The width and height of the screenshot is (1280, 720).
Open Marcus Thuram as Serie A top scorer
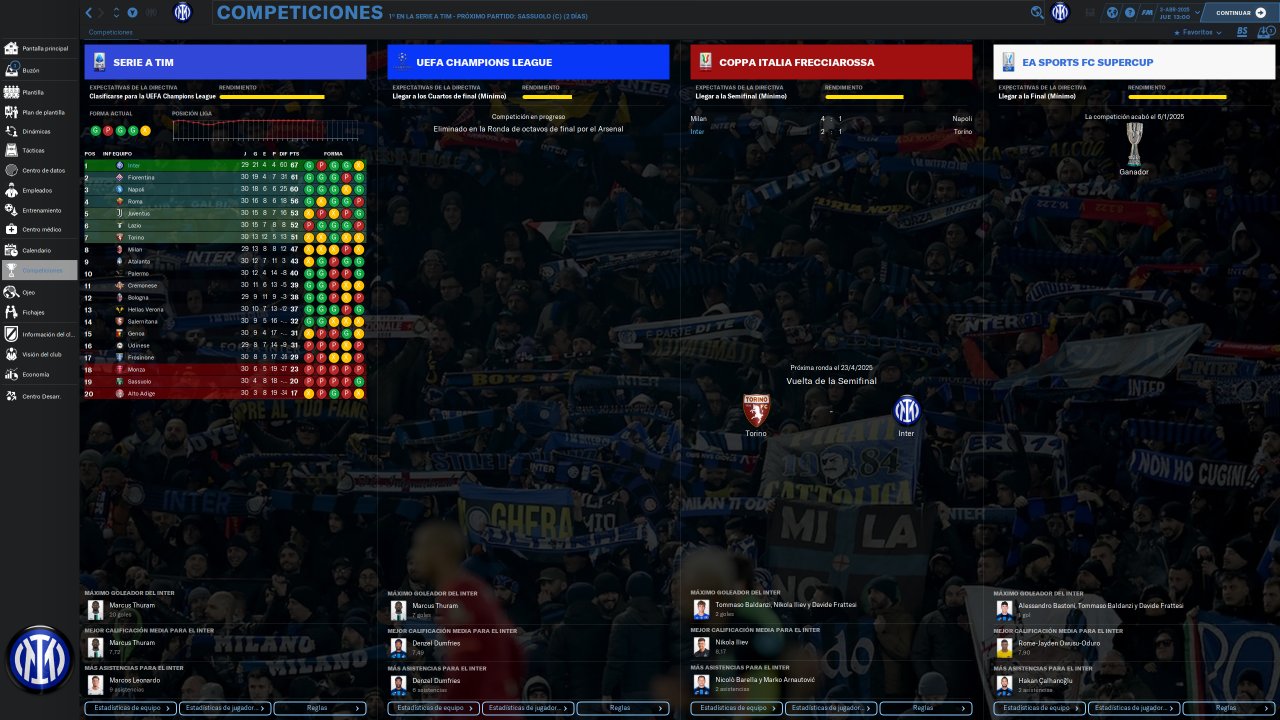[x=133, y=606]
